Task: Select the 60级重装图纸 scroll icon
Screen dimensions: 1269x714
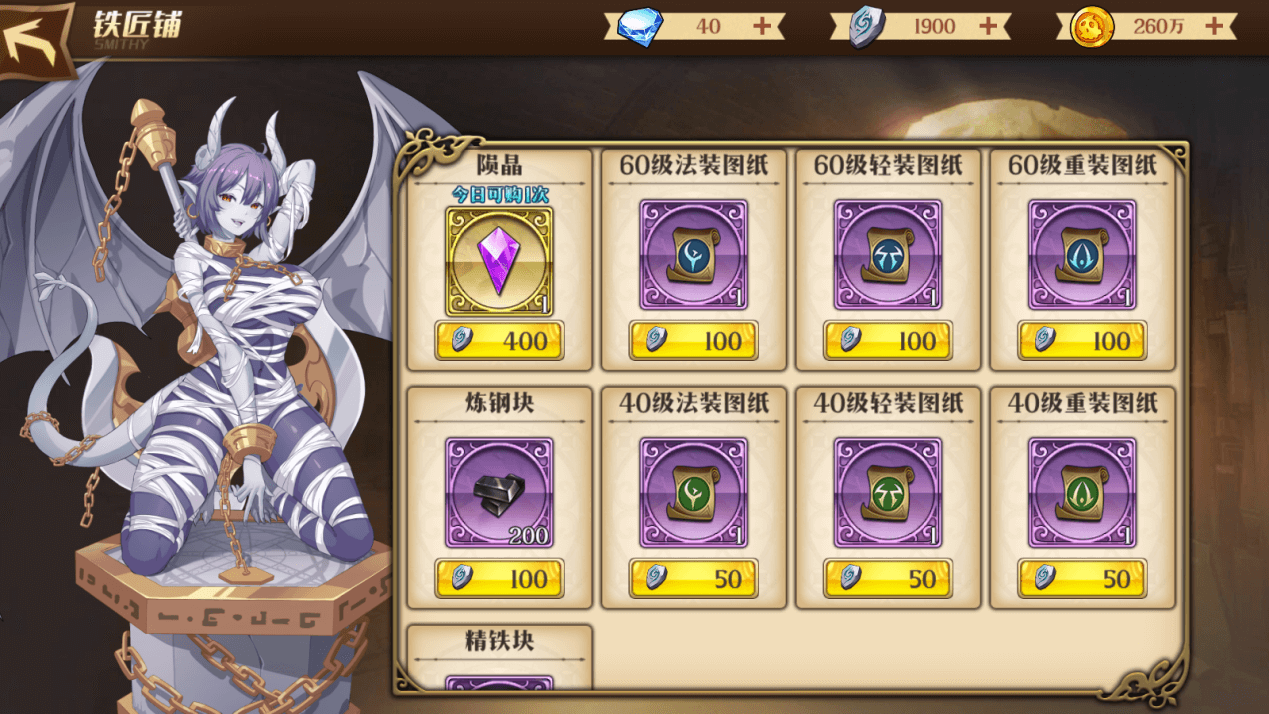Action: (1081, 255)
